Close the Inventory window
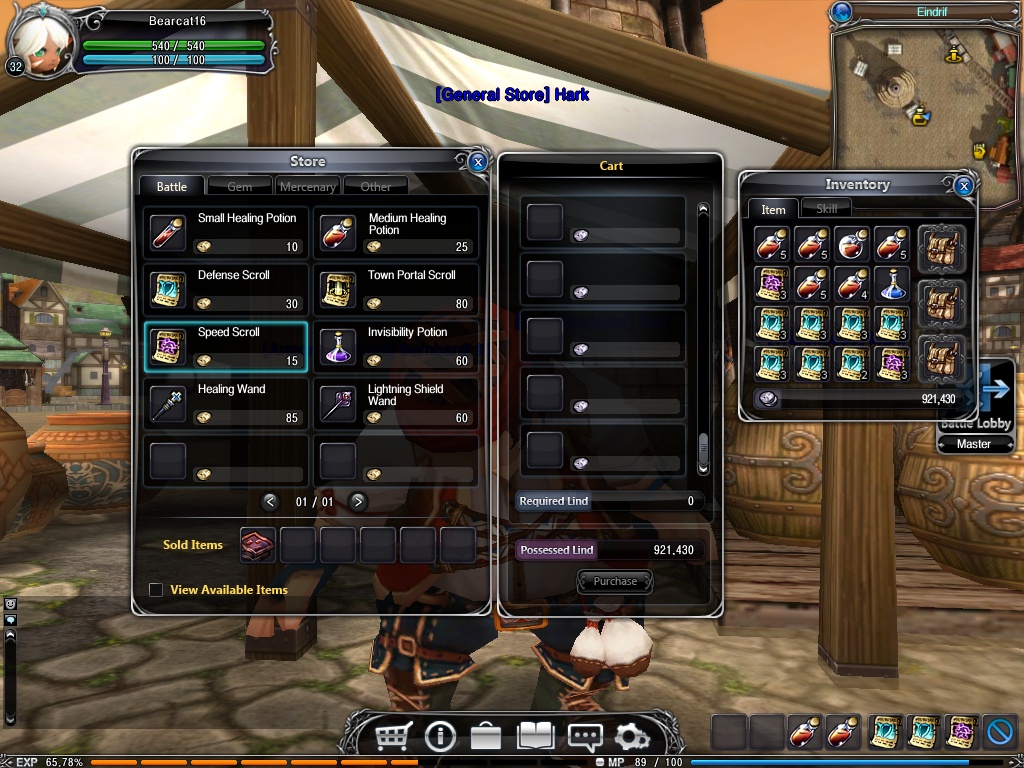 click(x=963, y=186)
